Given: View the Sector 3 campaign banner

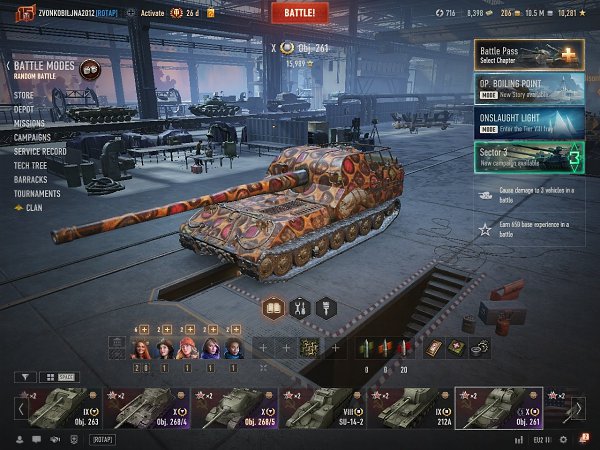Looking at the screenshot, I should tap(530, 156).
